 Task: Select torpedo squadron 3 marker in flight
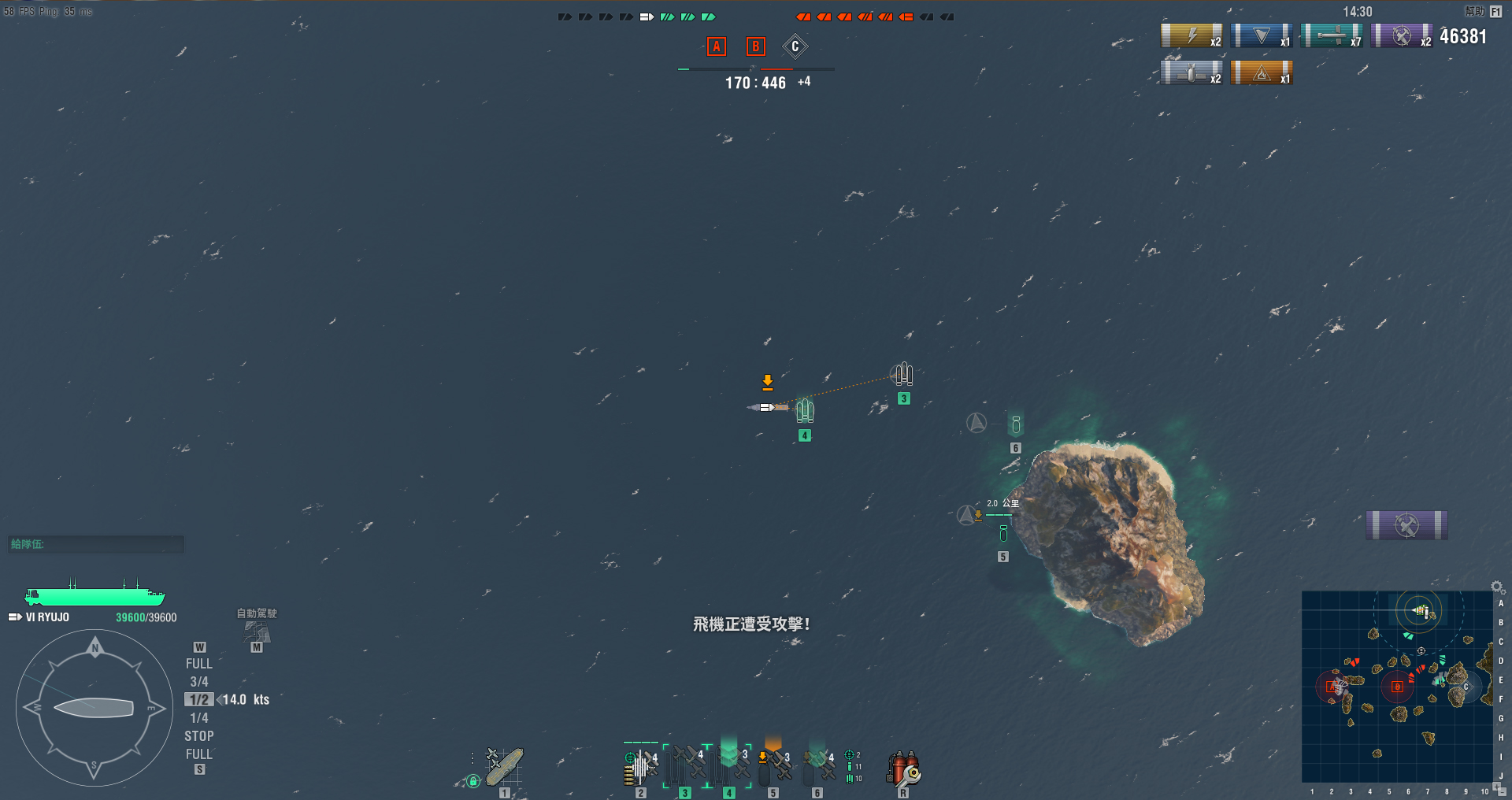point(903,374)
